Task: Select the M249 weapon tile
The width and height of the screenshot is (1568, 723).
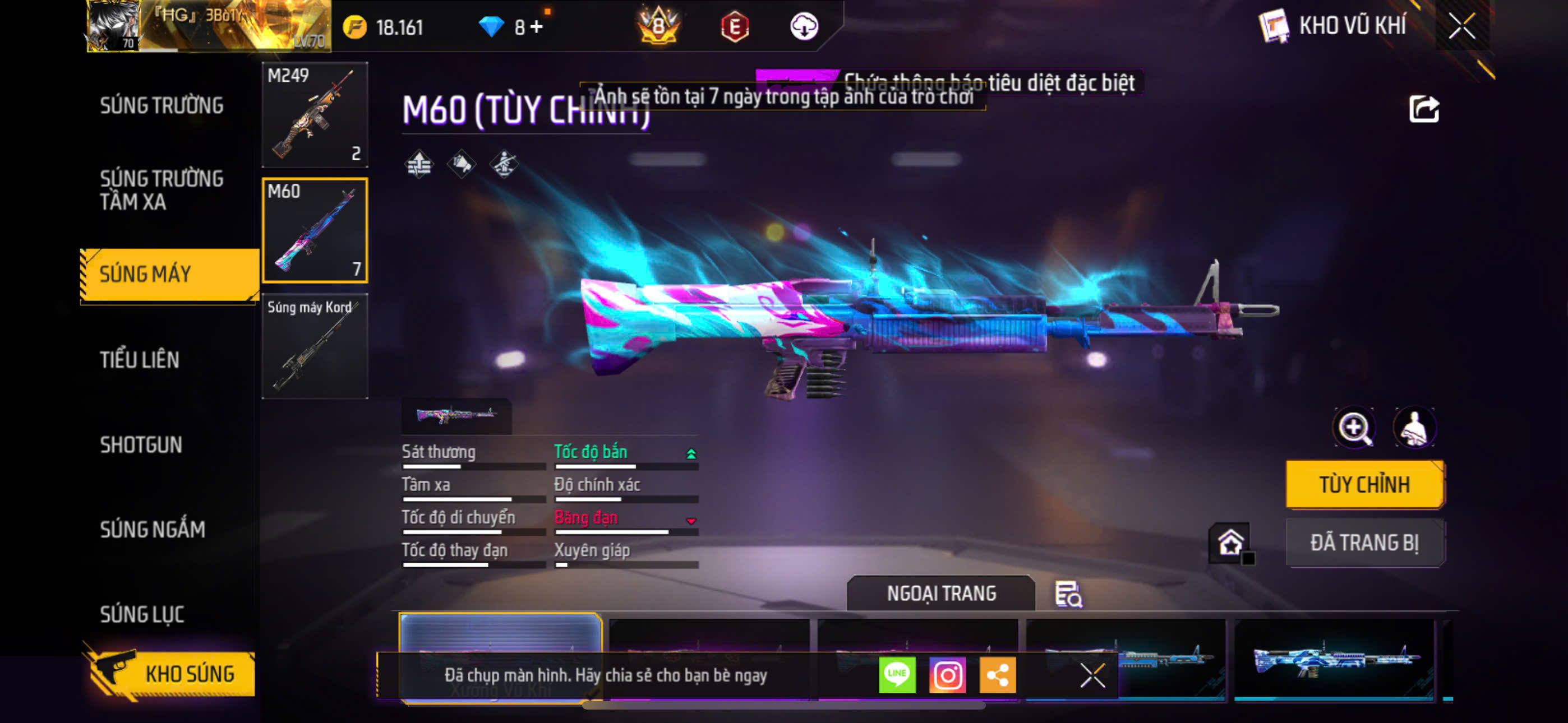Action: click(315, 114)
